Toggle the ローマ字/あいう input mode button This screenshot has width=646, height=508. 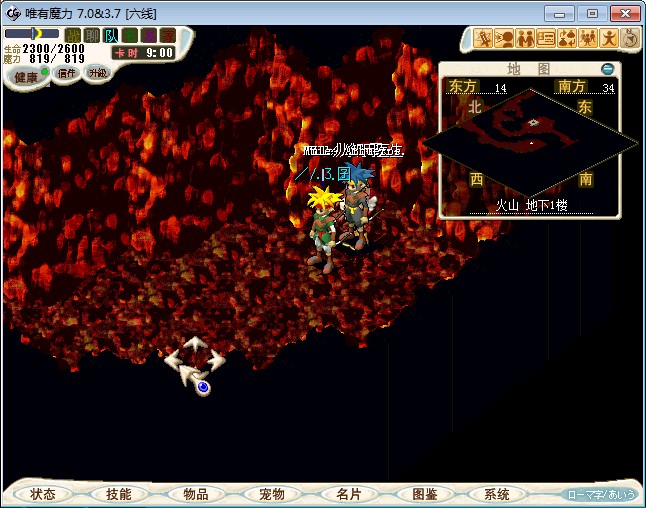pyautogui.click(x=600, y=494)
